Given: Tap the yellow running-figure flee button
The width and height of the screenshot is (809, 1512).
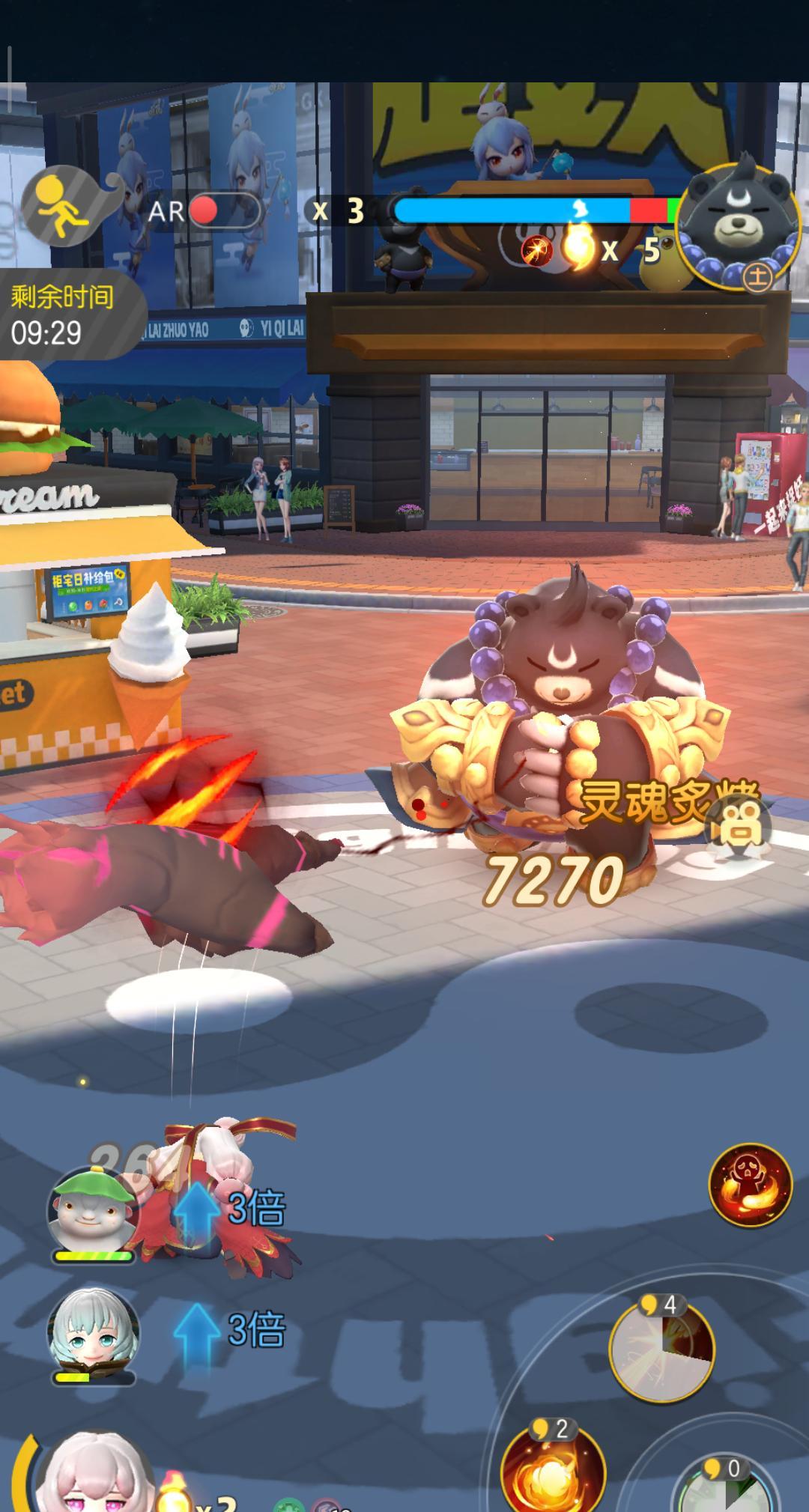Looking at the screenshot, I should pyautogui.click(x=62, y=206).
